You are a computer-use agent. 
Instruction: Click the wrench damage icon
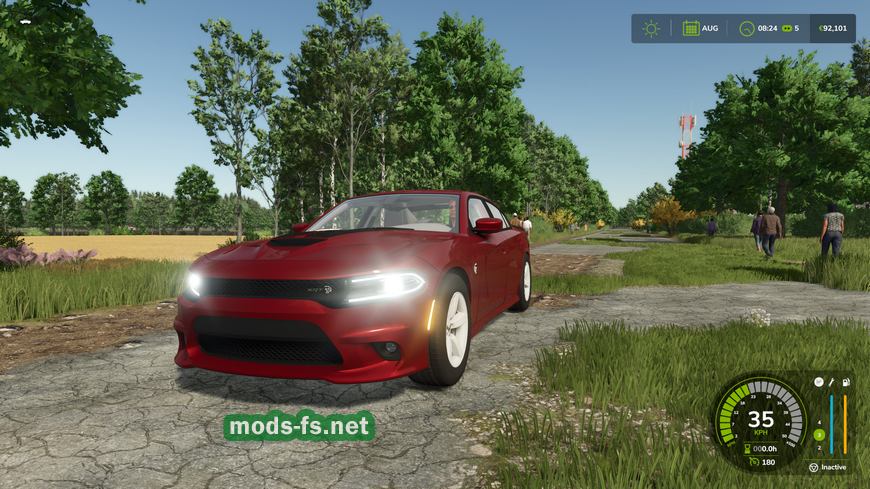(x=832, y=382)
